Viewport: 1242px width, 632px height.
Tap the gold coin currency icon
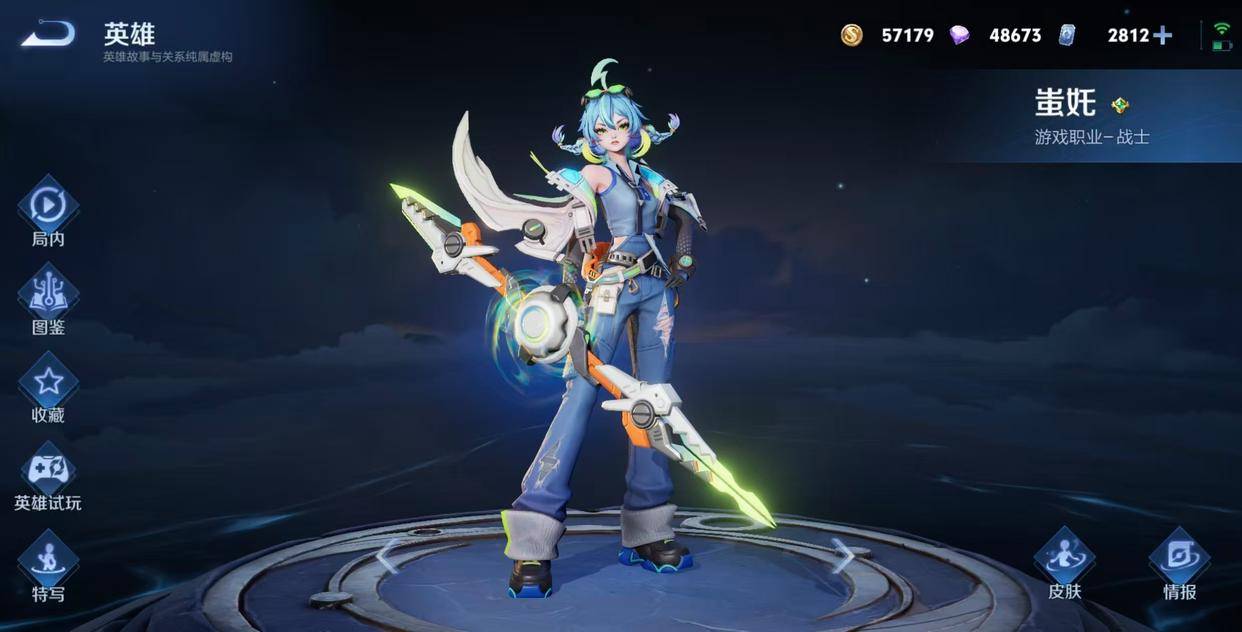tap(851, 36)
